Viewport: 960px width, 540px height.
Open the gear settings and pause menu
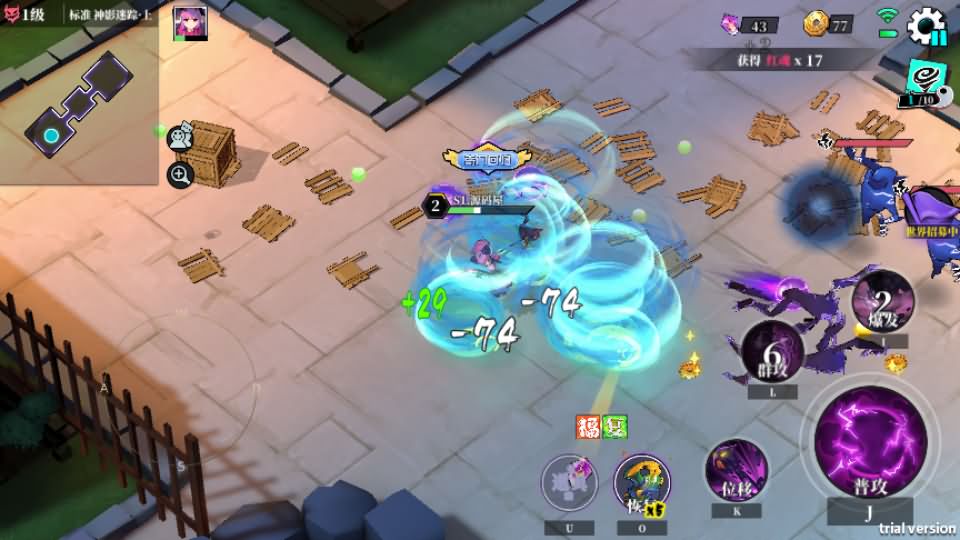click(926, 26)
